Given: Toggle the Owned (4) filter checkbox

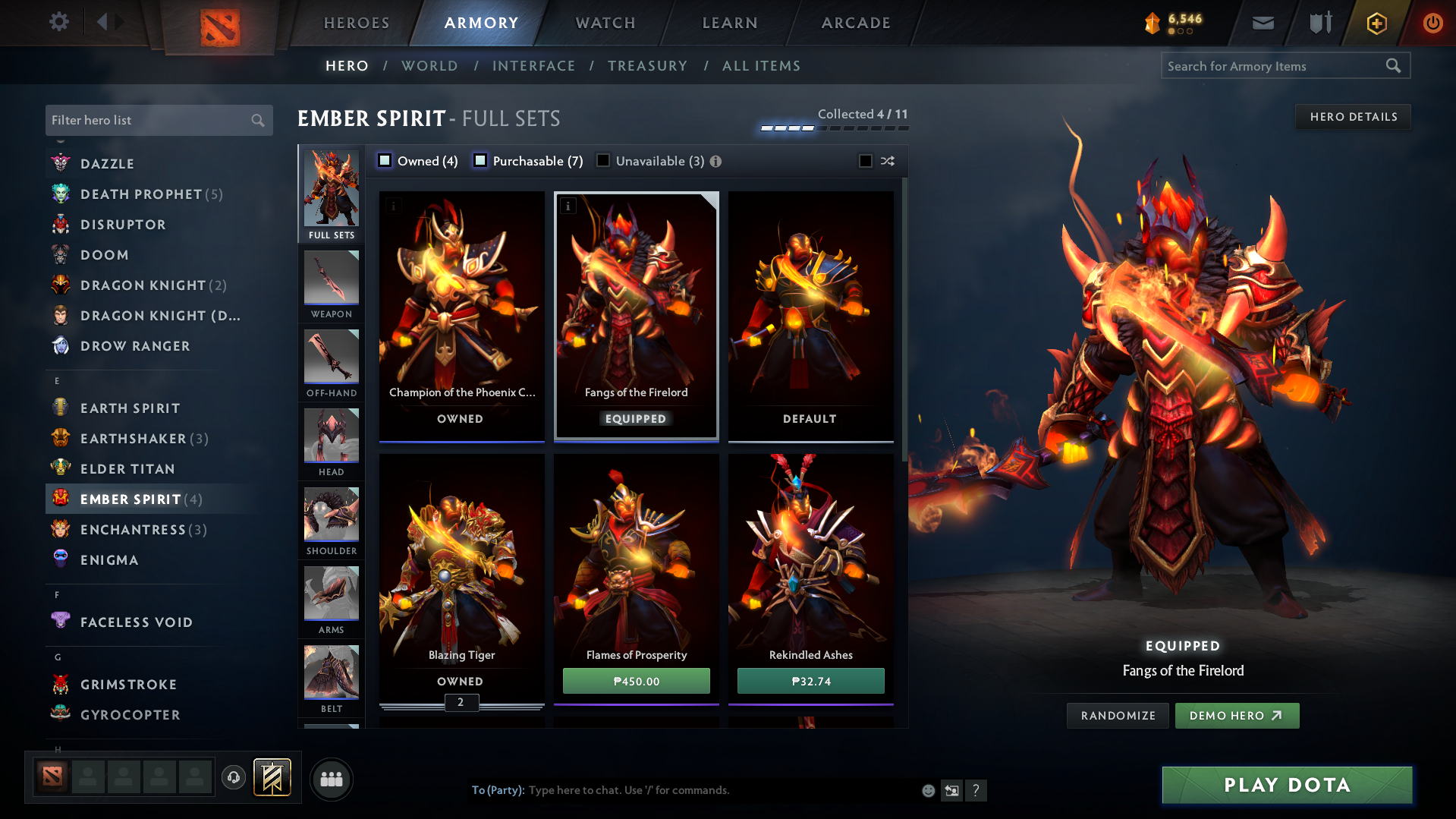Looking at the screenshot, I should pyautogui.click(x=385, y=160).
